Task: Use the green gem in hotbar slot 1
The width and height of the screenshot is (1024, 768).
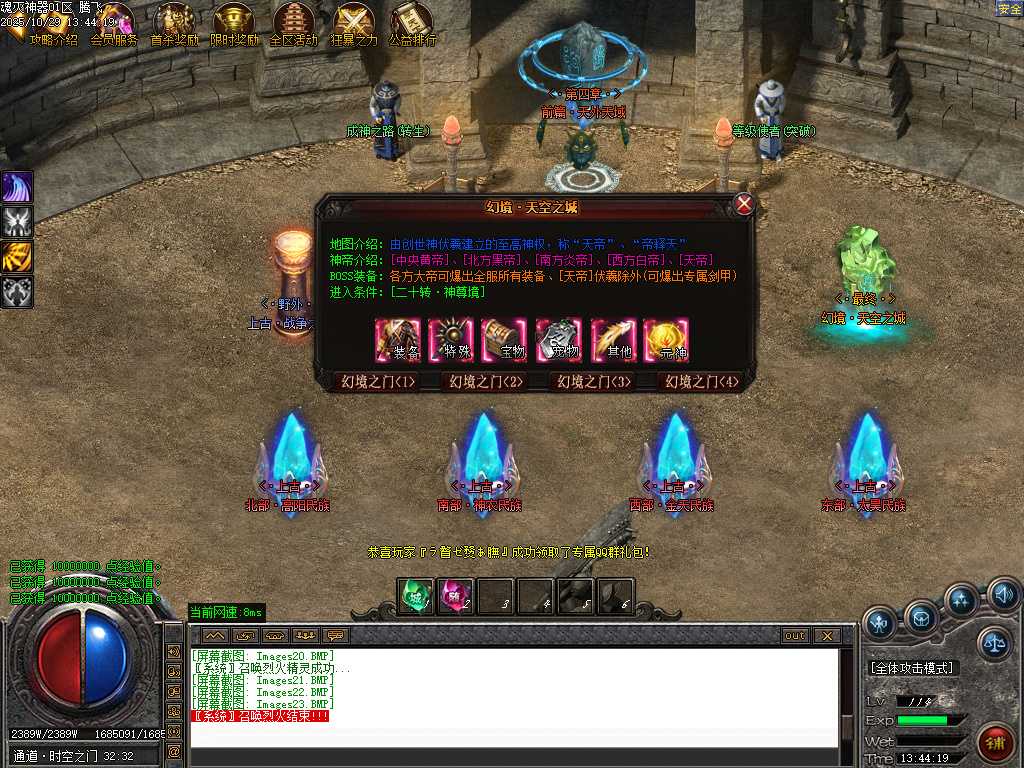Action: (415, 597)
